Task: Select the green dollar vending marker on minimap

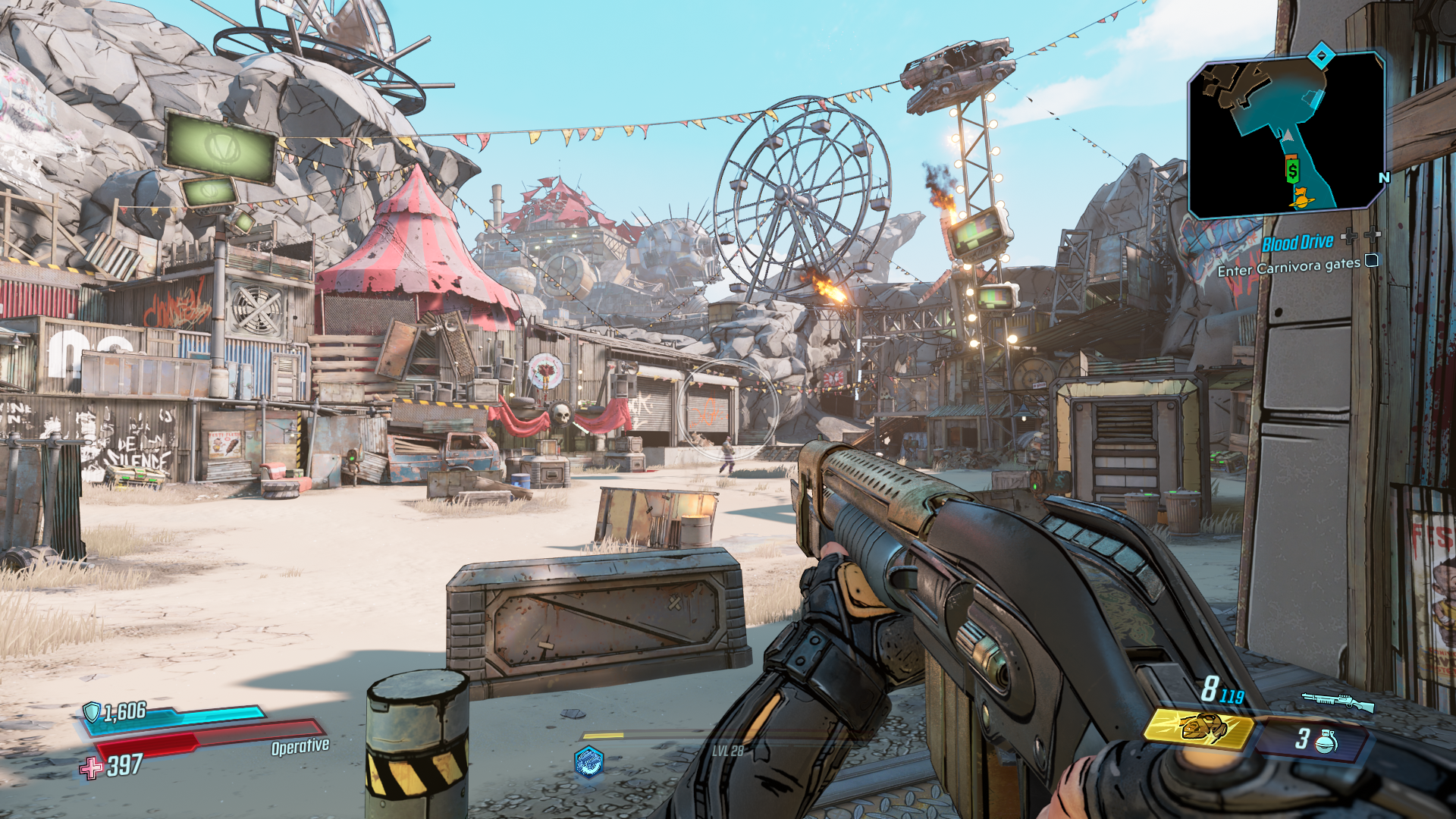Action: (x=1292, y=170)
